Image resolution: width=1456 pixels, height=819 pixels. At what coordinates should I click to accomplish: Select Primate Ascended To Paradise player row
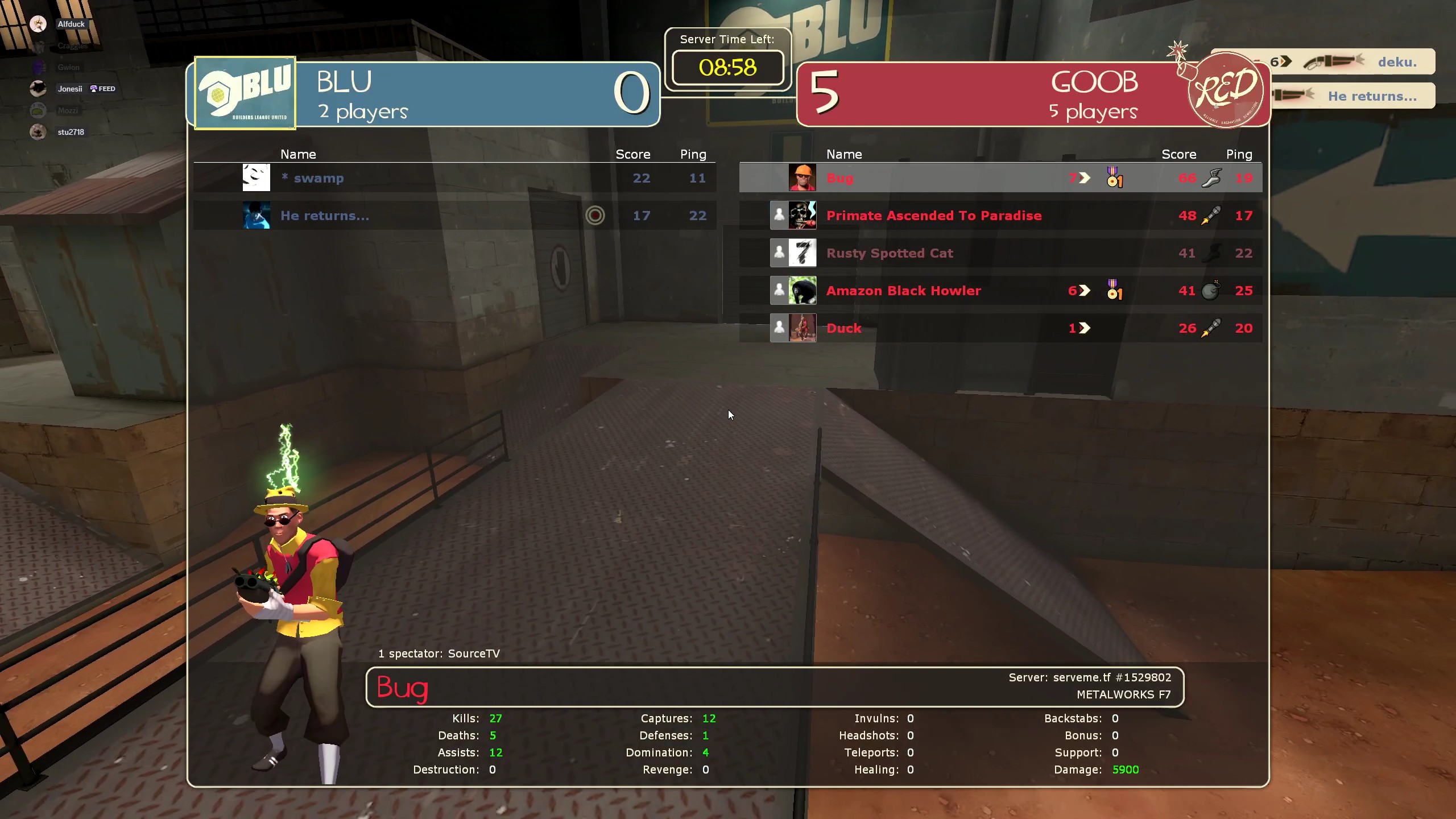(x=1000, y=216)
